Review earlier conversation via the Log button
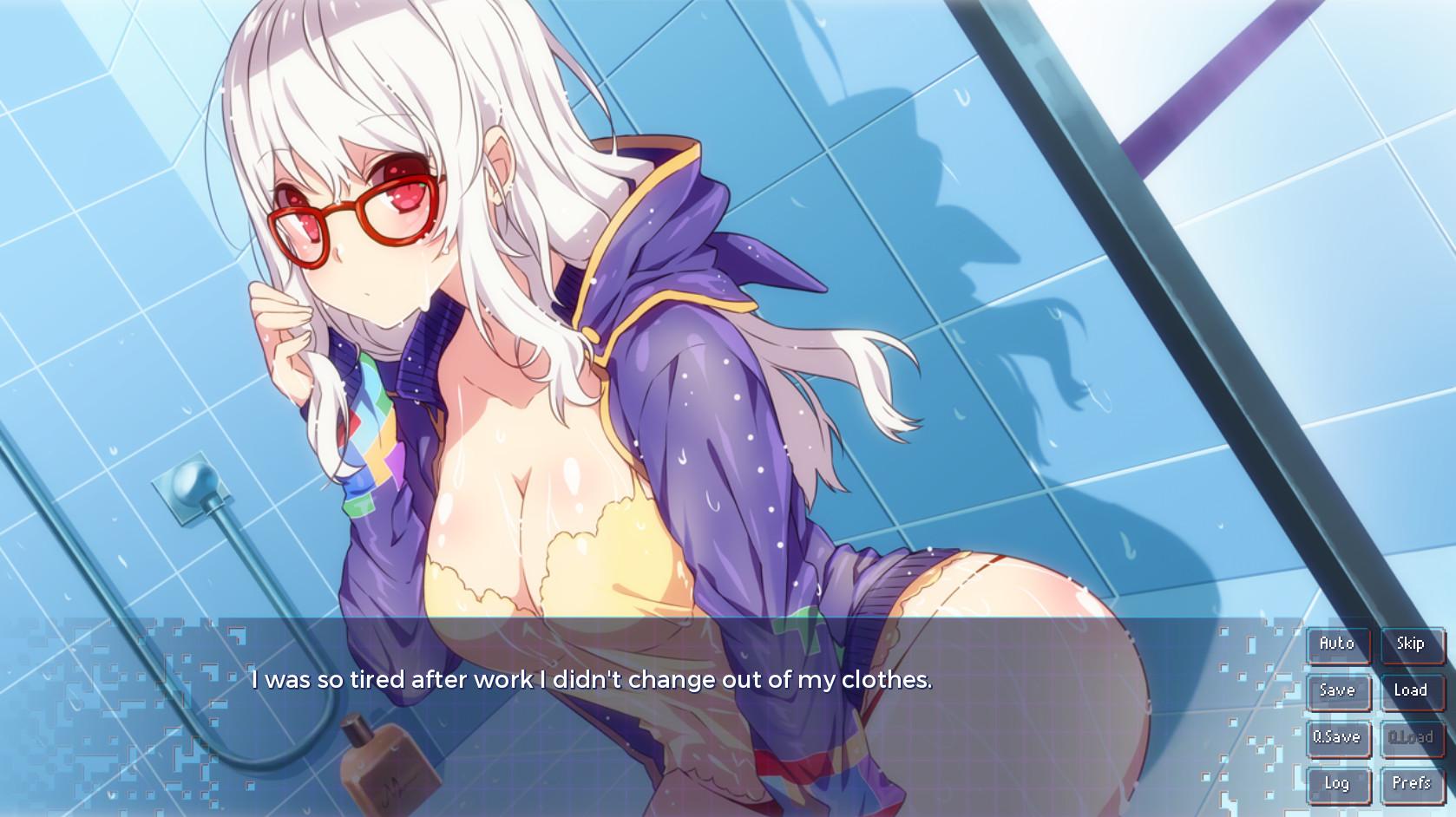 (x=1338, y=784)
